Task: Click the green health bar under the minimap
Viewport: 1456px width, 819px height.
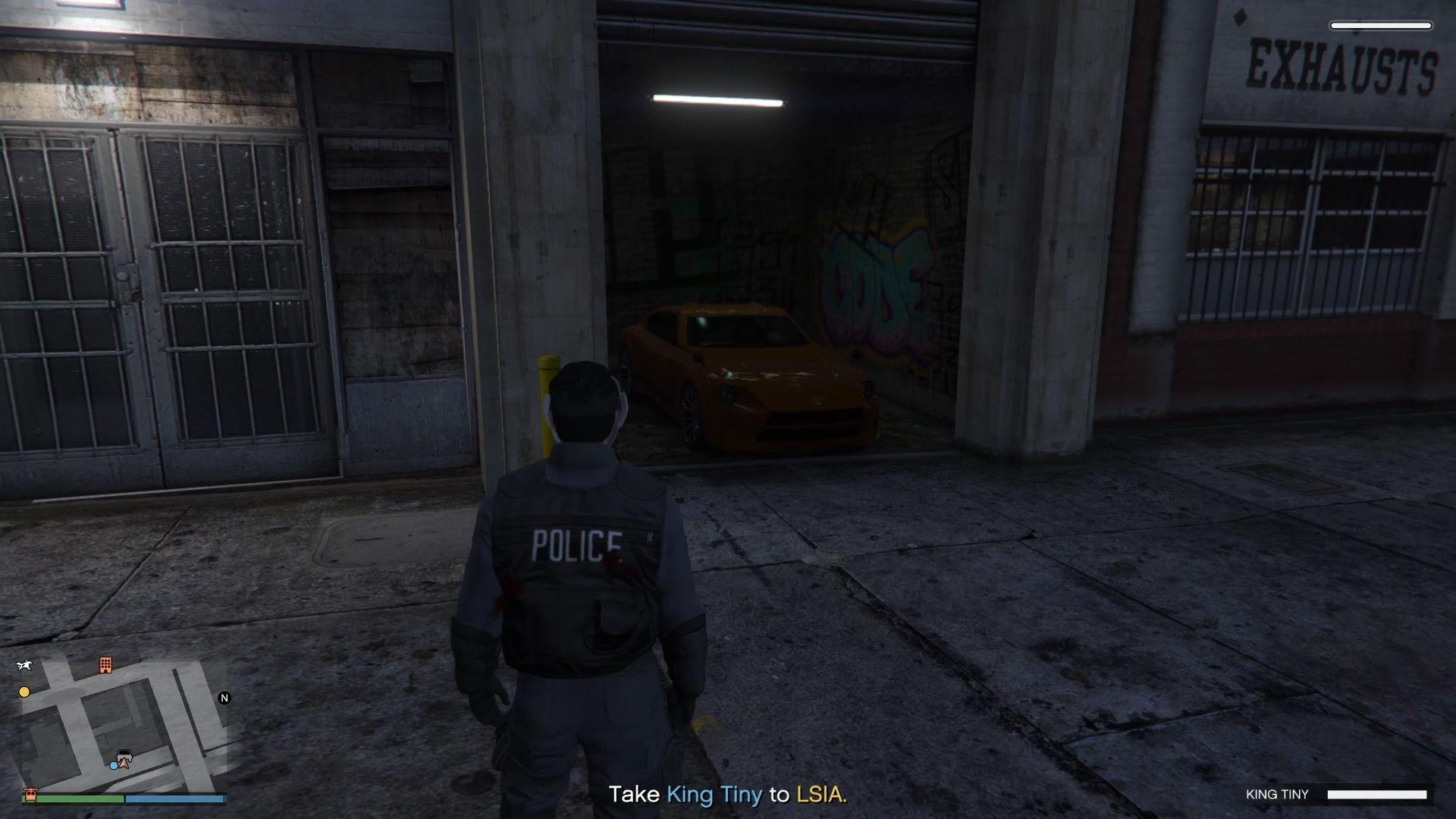Action: coord(73,798)
